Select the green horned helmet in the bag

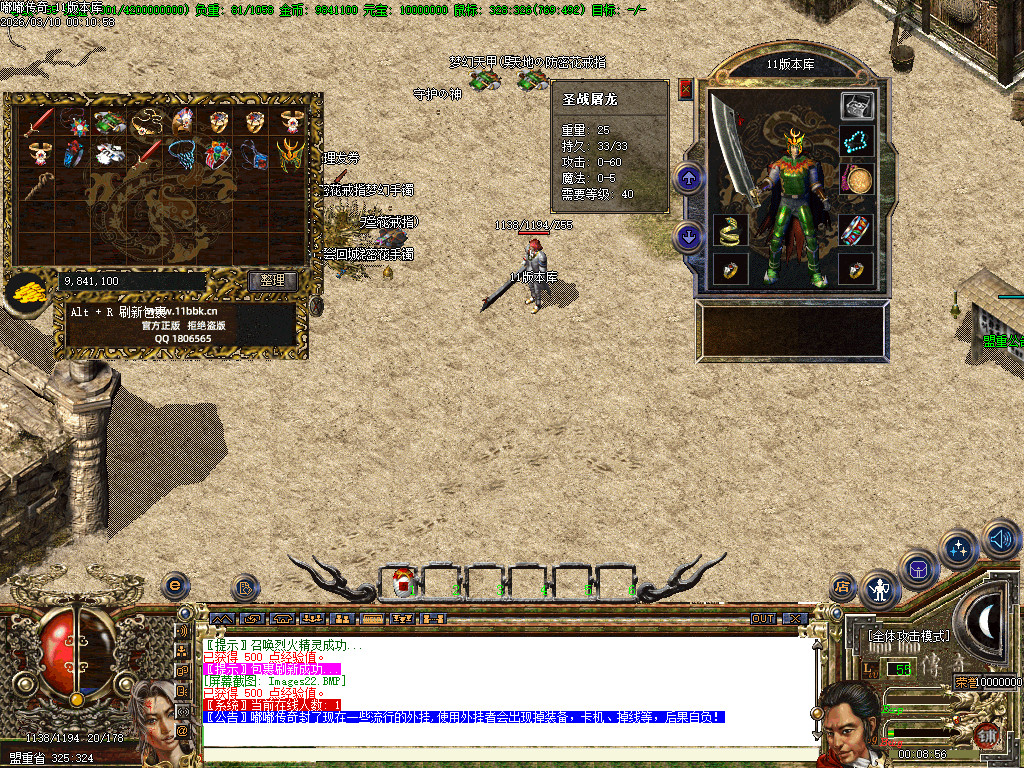point(290,155)
